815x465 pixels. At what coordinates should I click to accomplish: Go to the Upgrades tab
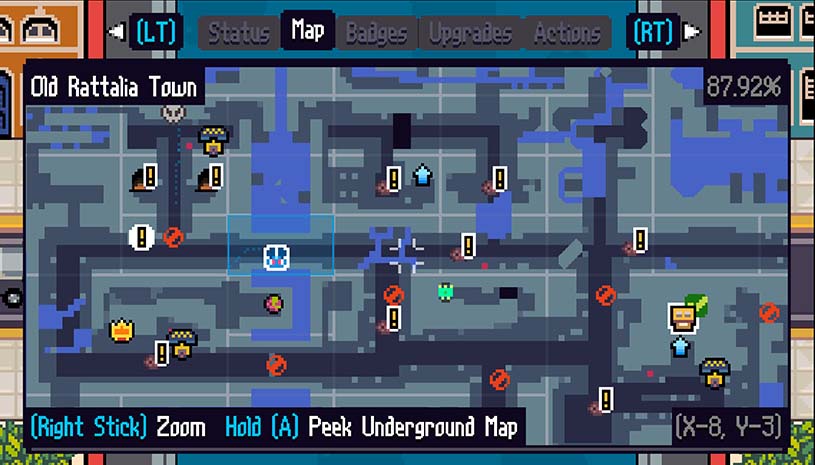tap(470, 33)
